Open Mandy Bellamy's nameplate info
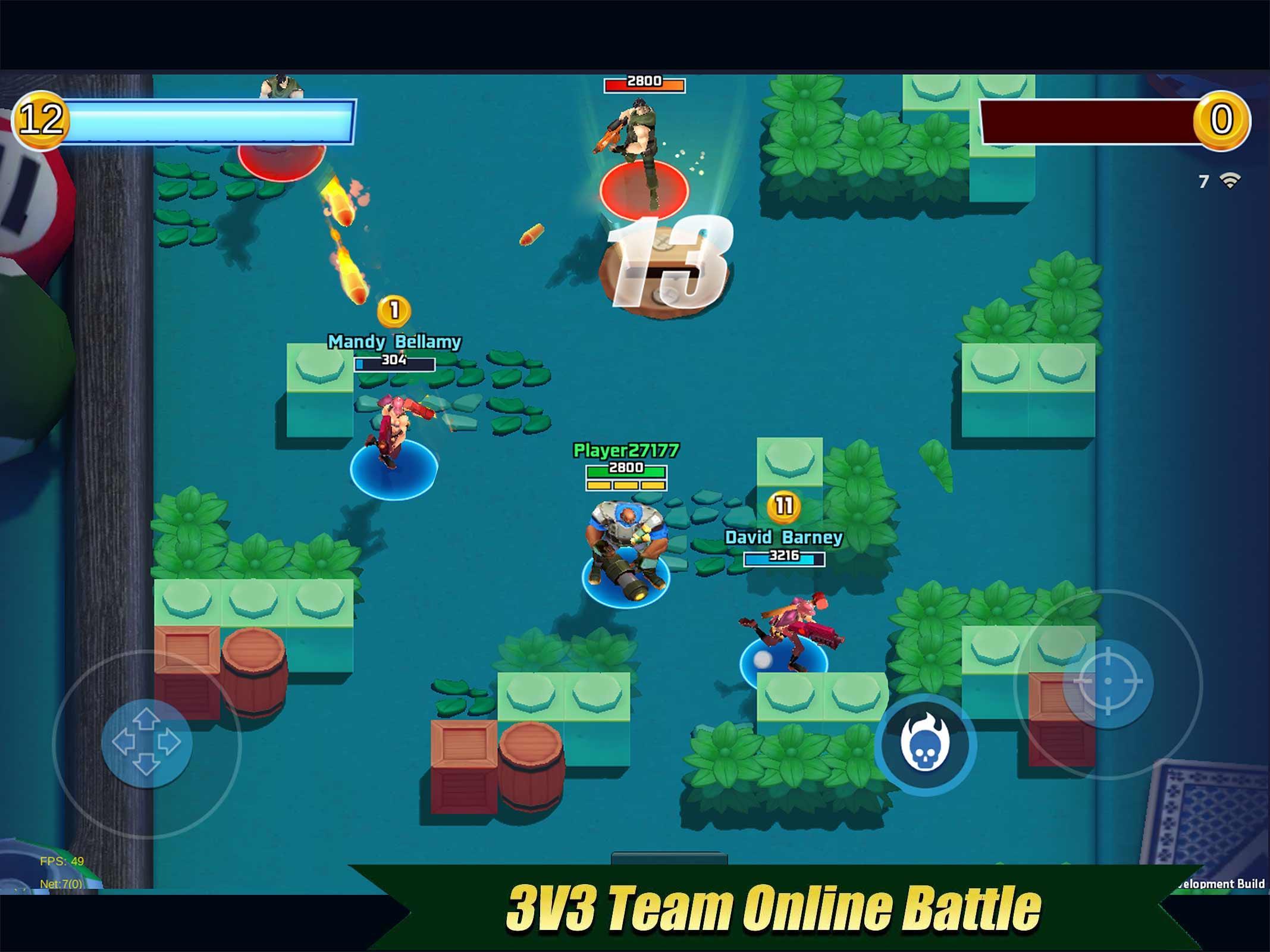Viewport: 1270px width, 952px height. tap(396, 342)
